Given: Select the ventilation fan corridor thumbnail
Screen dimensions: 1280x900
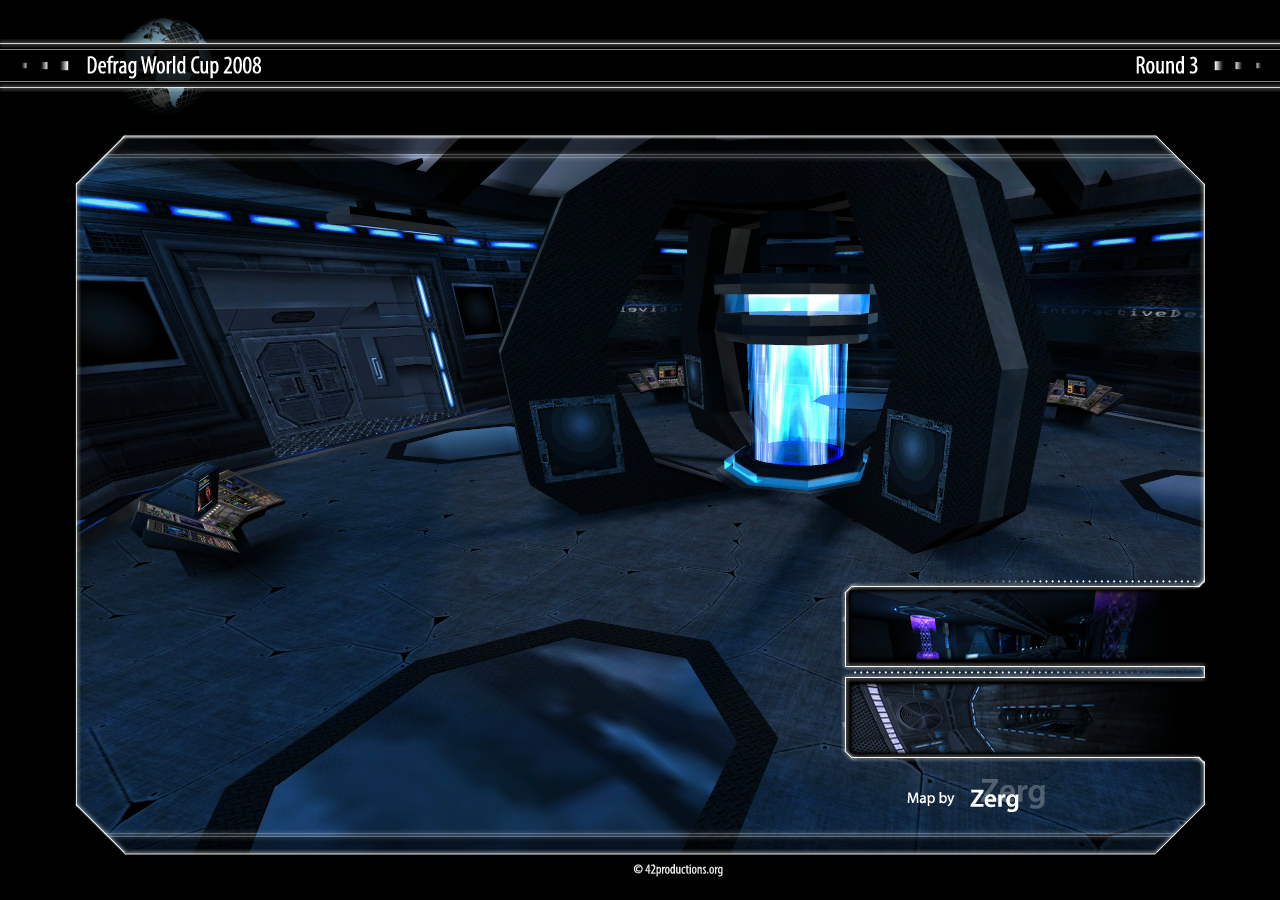Looking at the screenshot, I should pyautogui.click(x=1023, y=717).
